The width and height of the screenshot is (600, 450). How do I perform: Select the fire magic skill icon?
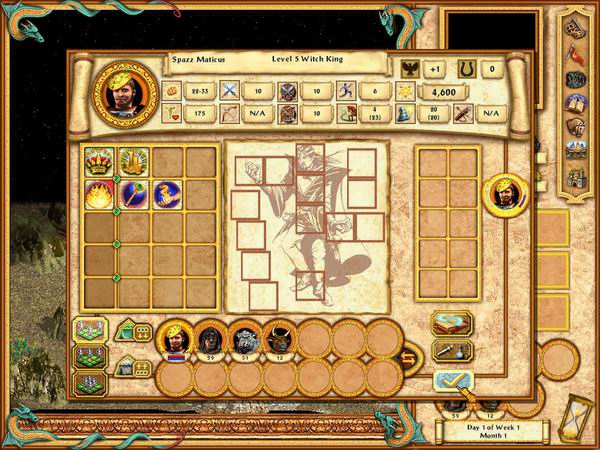point(100,194)
